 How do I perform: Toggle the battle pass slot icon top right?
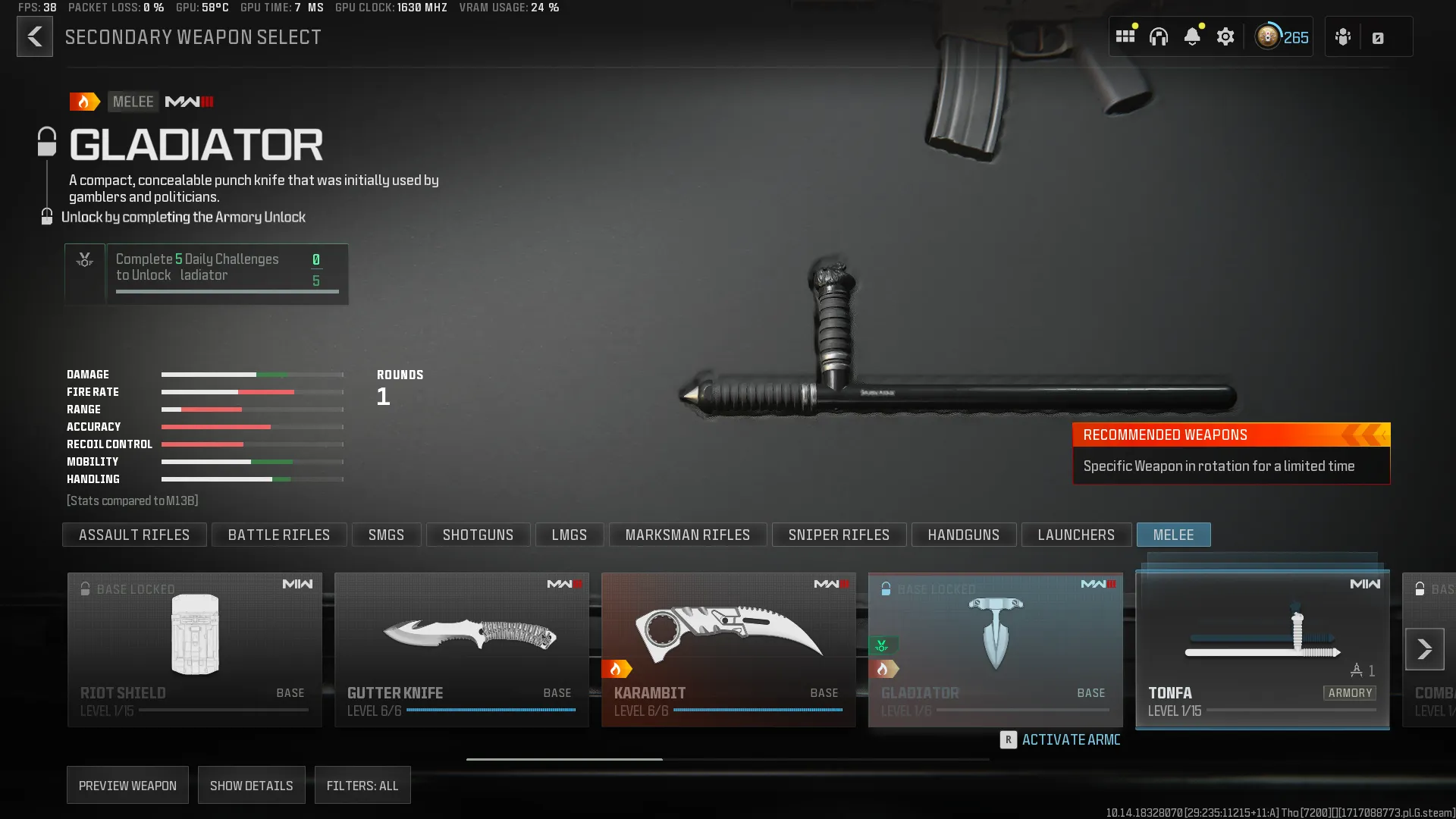(1379, 36)
